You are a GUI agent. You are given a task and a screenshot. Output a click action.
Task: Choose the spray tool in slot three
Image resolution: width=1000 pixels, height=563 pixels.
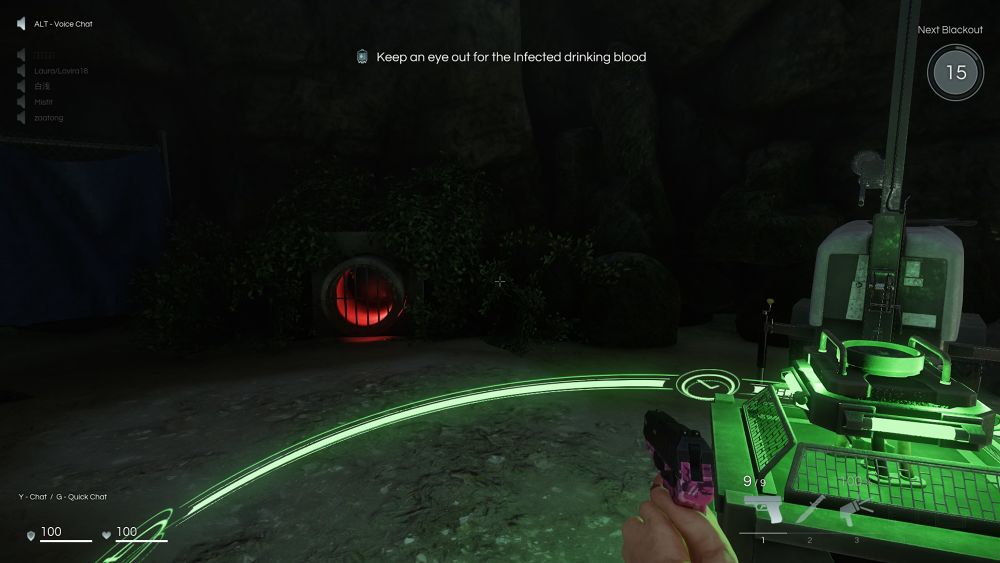pos(853,510)
